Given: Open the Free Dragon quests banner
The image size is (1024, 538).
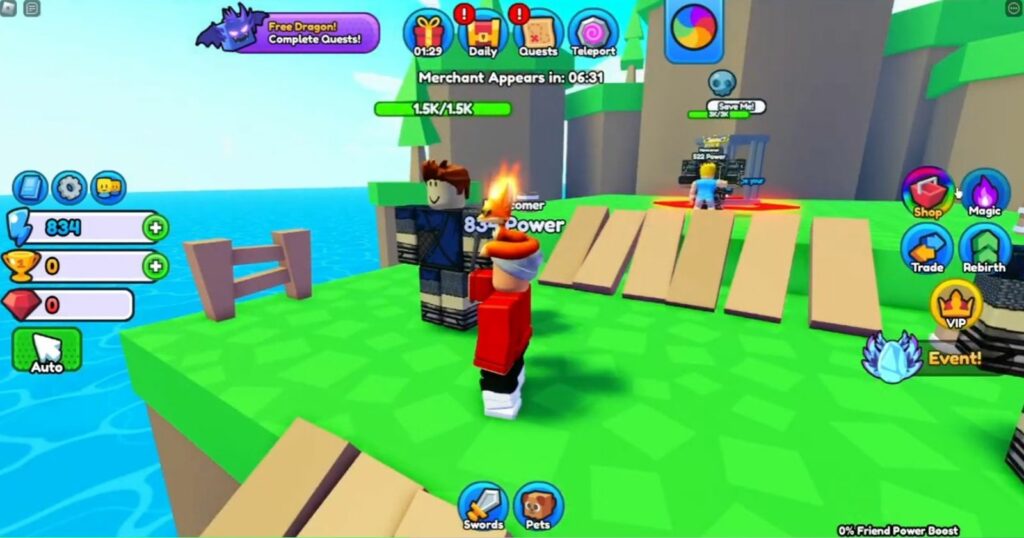Looking at the screenshot, I should coord(290,31).
